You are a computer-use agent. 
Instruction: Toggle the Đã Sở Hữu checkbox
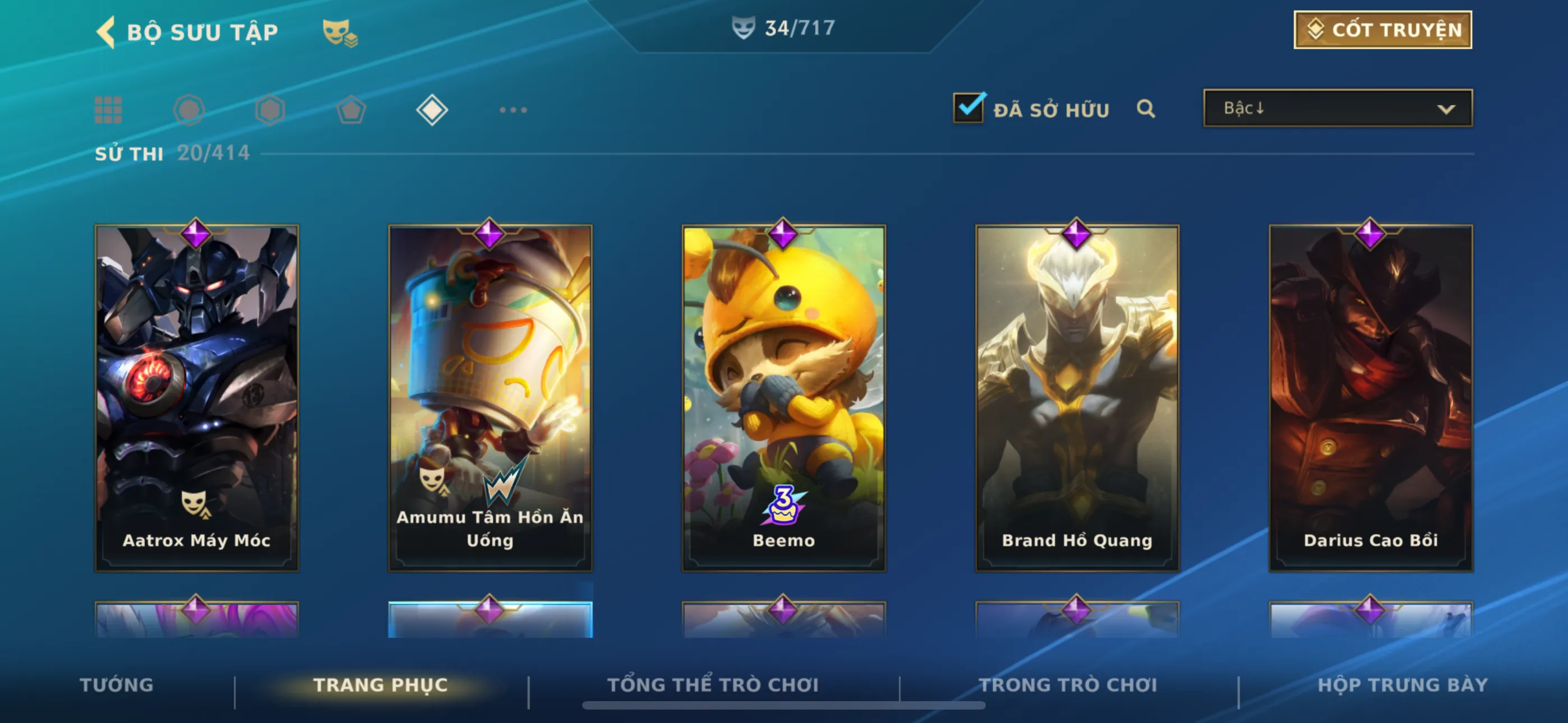(968, 108)
